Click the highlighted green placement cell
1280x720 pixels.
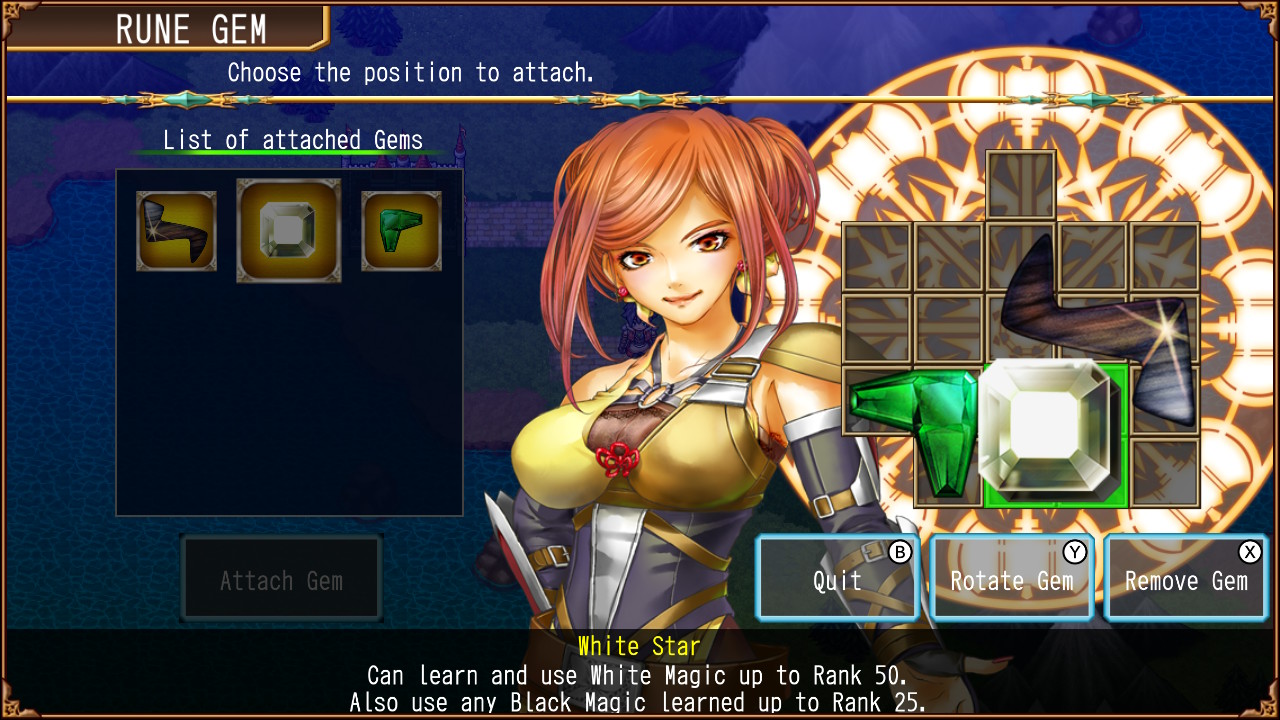pyautogui.click(x=1055, y=435)
